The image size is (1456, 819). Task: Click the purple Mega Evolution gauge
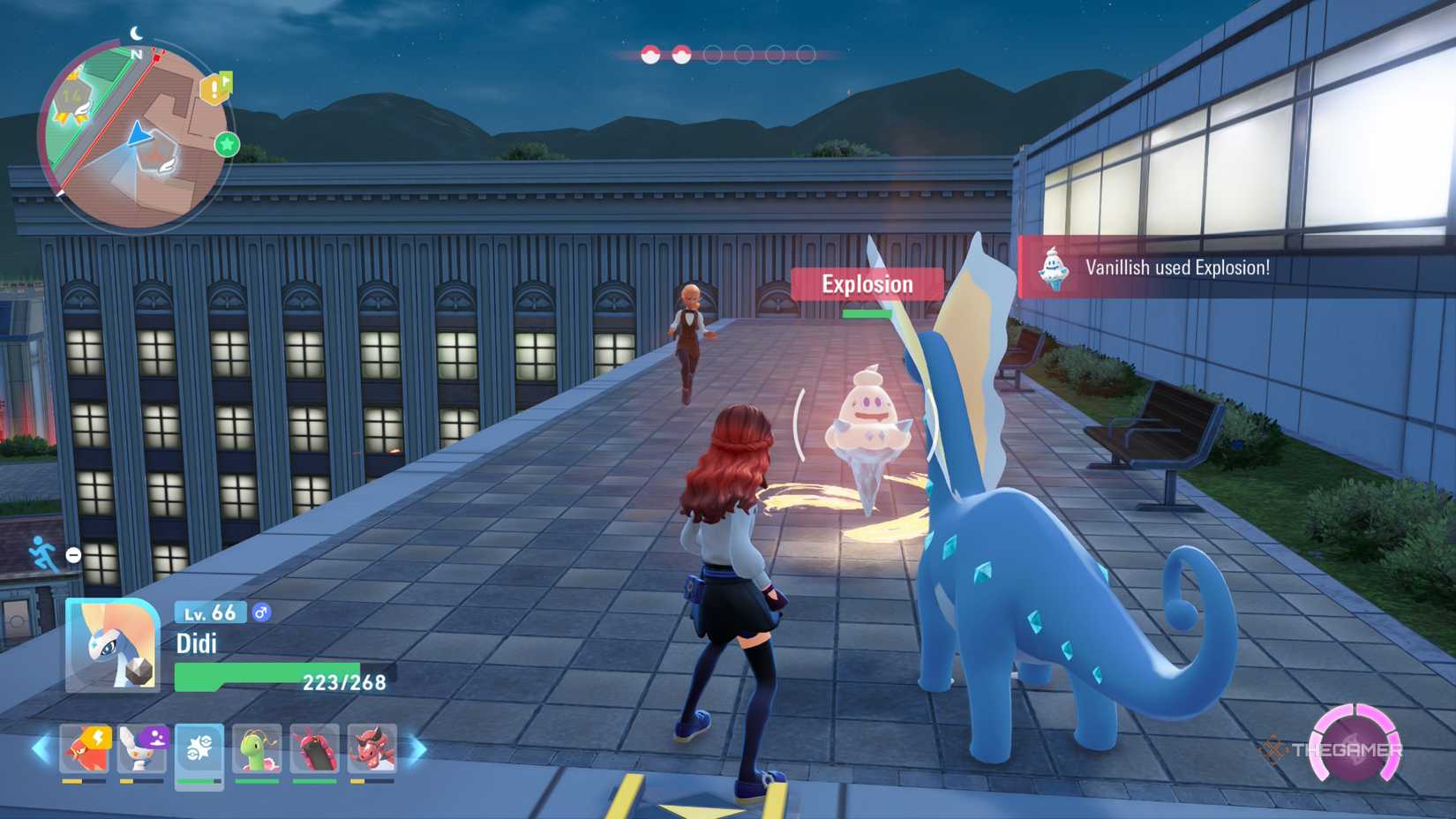(x=1355, y=747)
